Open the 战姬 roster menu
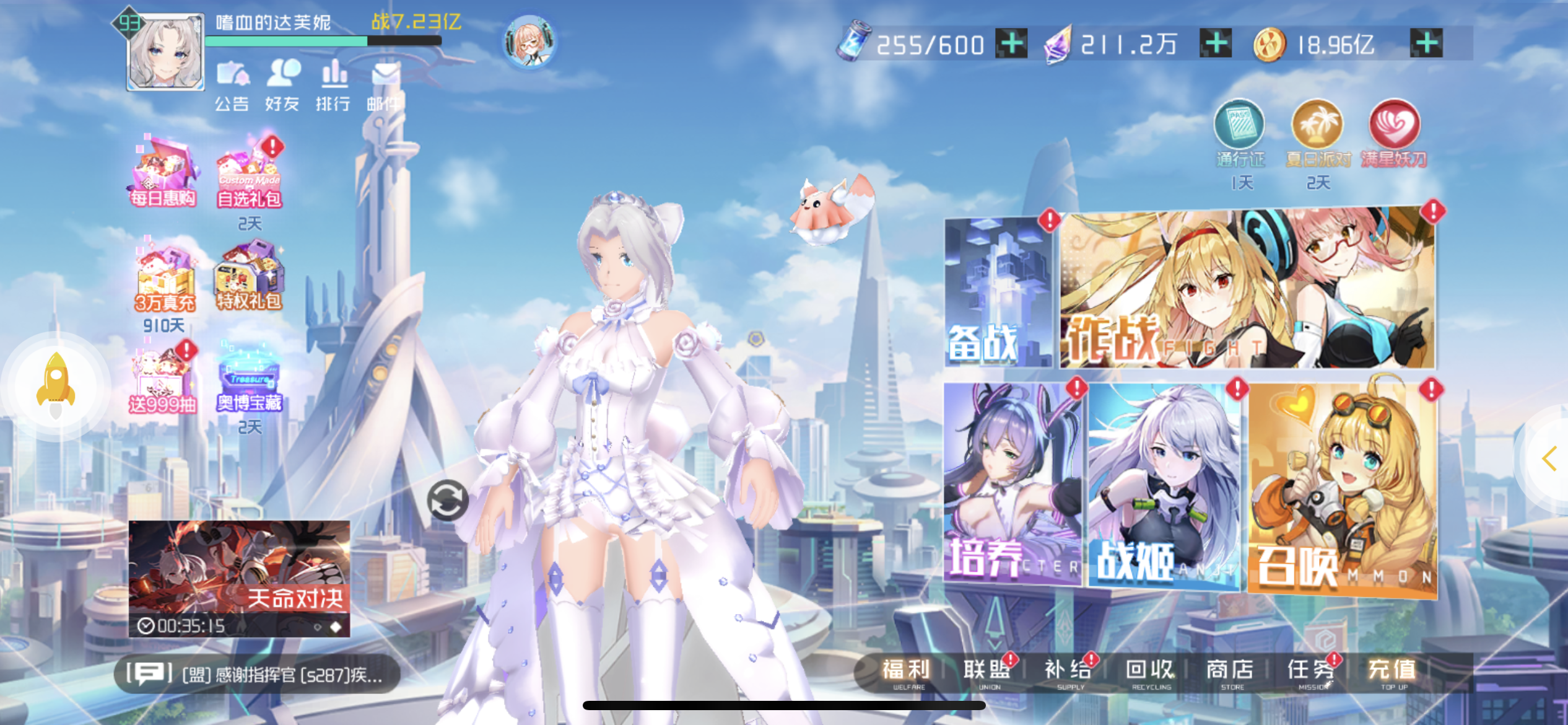Image resolution: width=1568 pixels, height=725 pixels. click(1164, 486)
